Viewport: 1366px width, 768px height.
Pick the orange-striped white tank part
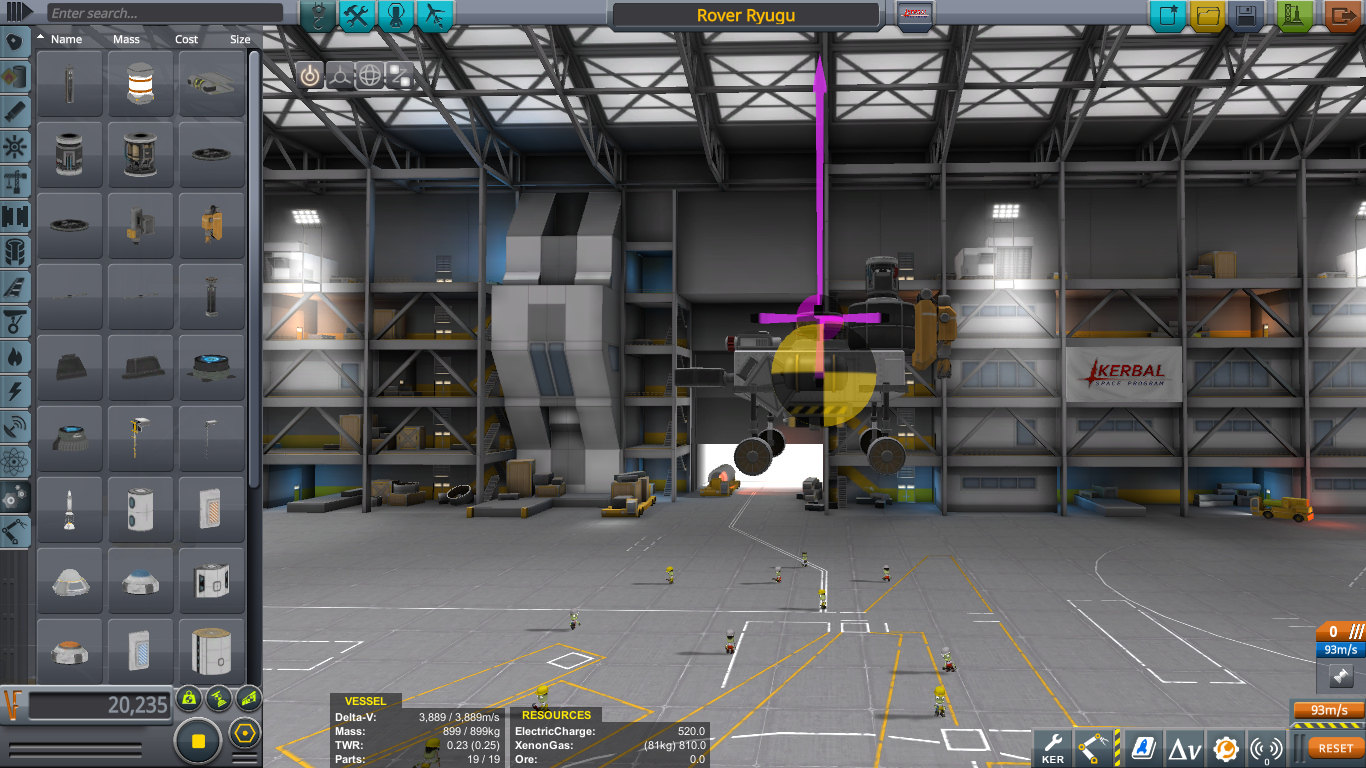(141, 84)
